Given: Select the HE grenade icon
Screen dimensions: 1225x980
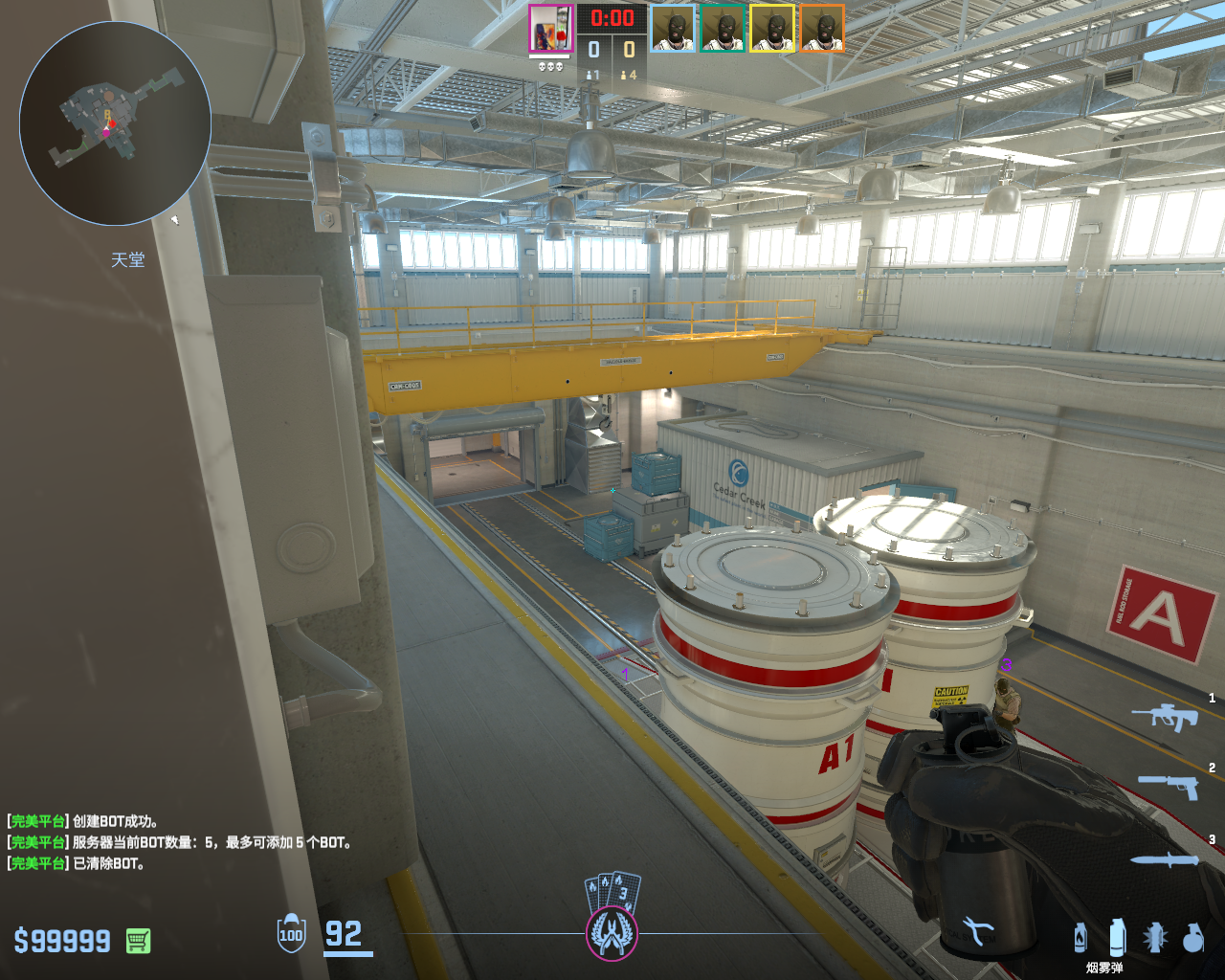Looking at the screenshot, I should coord(1192,937).
